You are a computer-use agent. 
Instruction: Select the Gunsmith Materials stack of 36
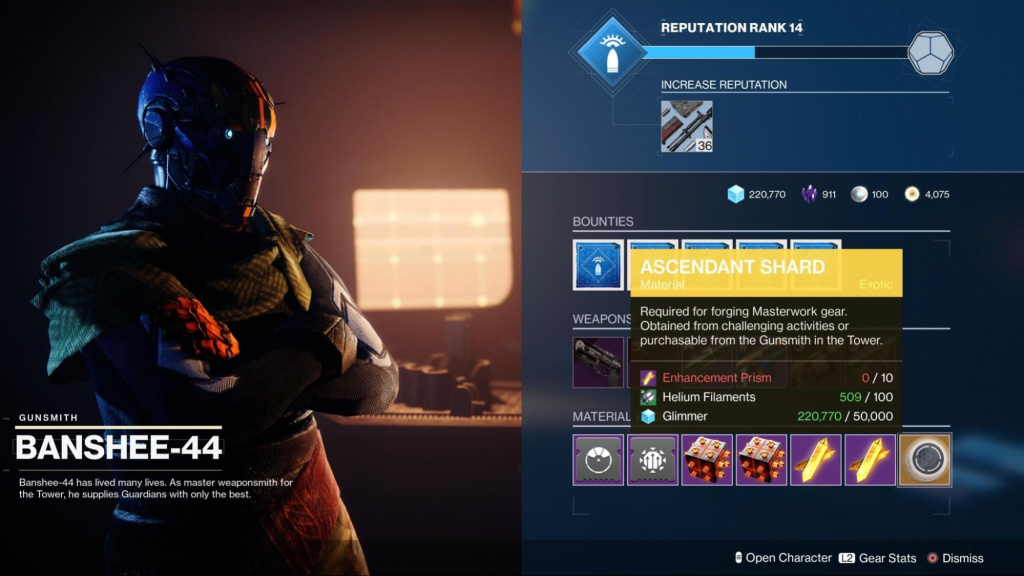pyautogui.click(x=686, y=126)
